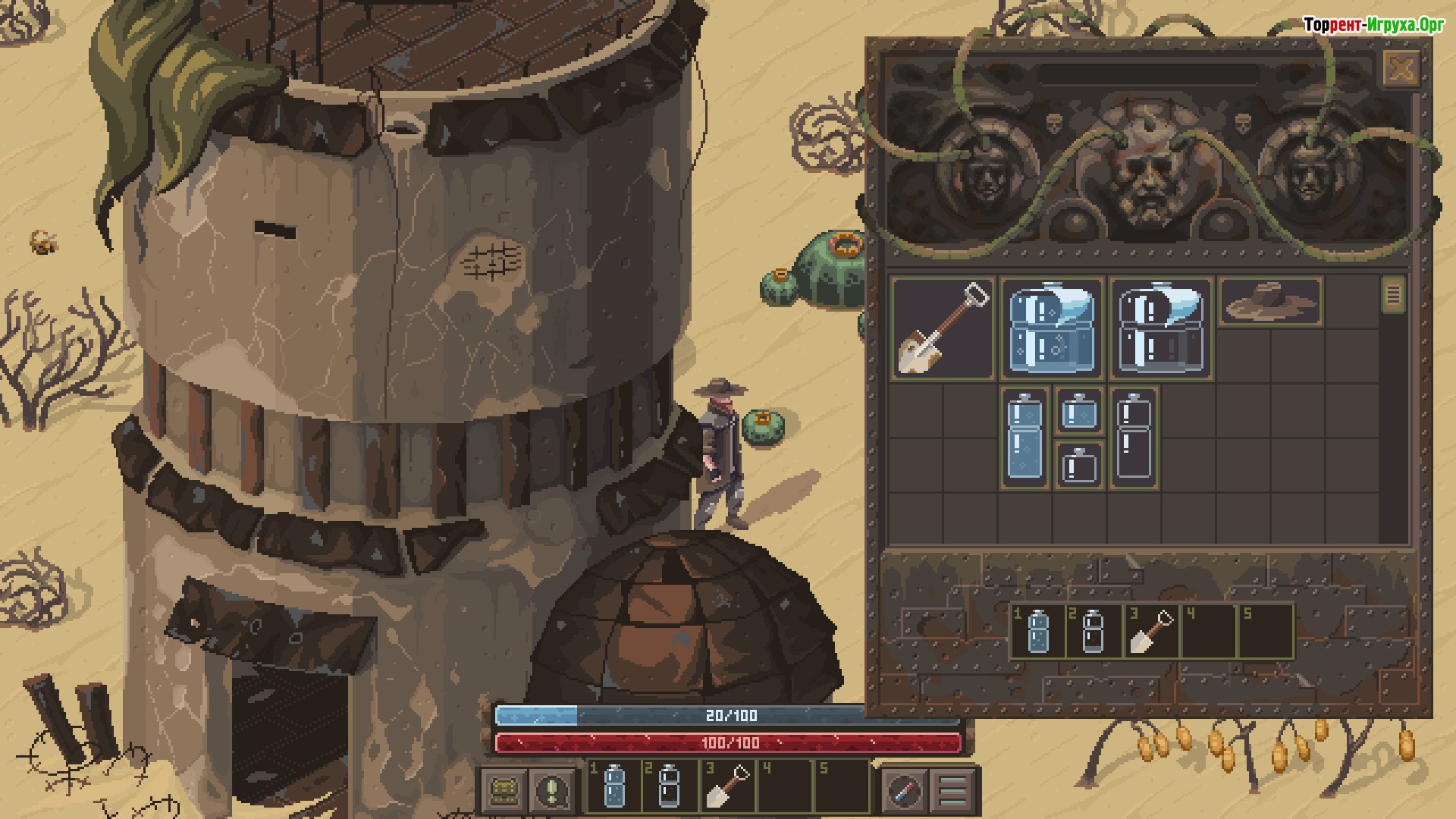This screenshot has height=819, width=1456.
Task: Use water bottle in bottom HUD hotbar slot 1
Action: point(614,785)
